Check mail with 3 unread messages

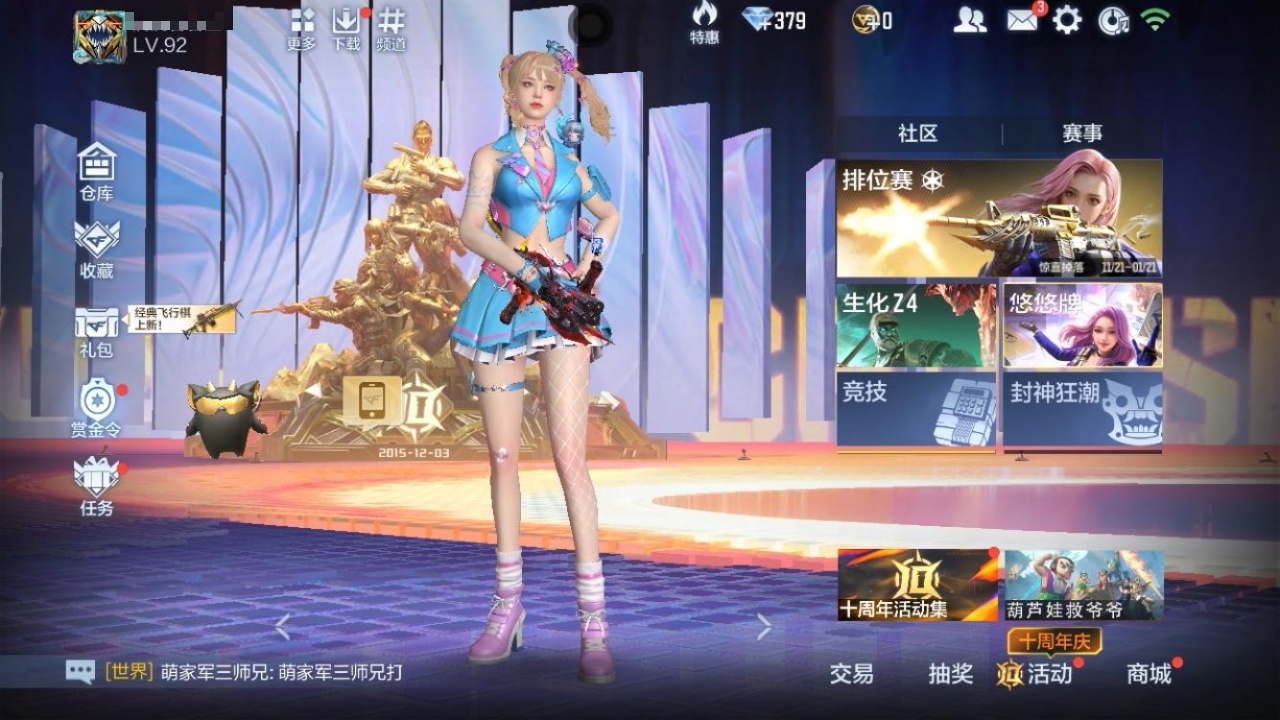point(1023,19)
